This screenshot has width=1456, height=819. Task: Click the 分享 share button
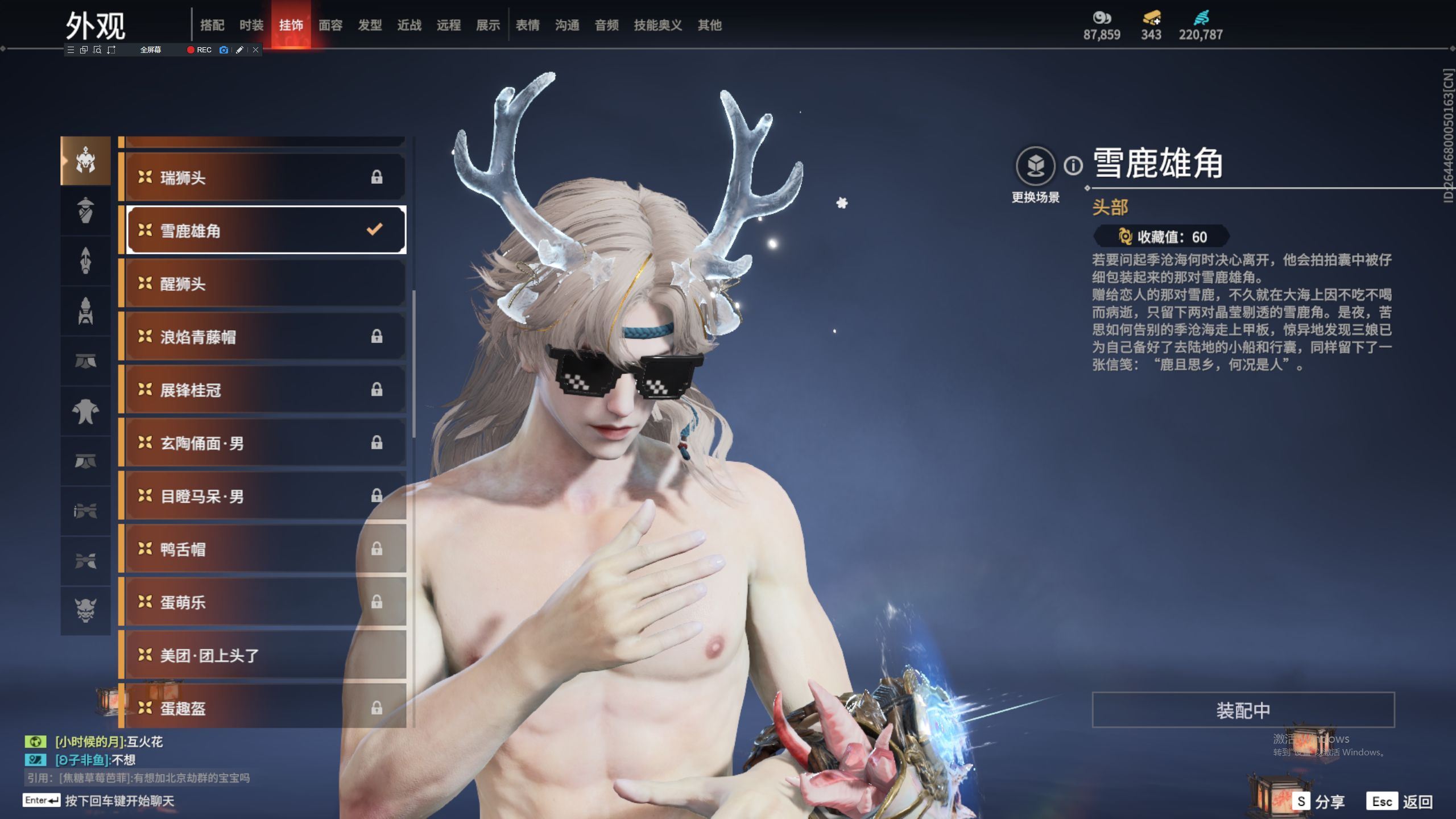1318,801
